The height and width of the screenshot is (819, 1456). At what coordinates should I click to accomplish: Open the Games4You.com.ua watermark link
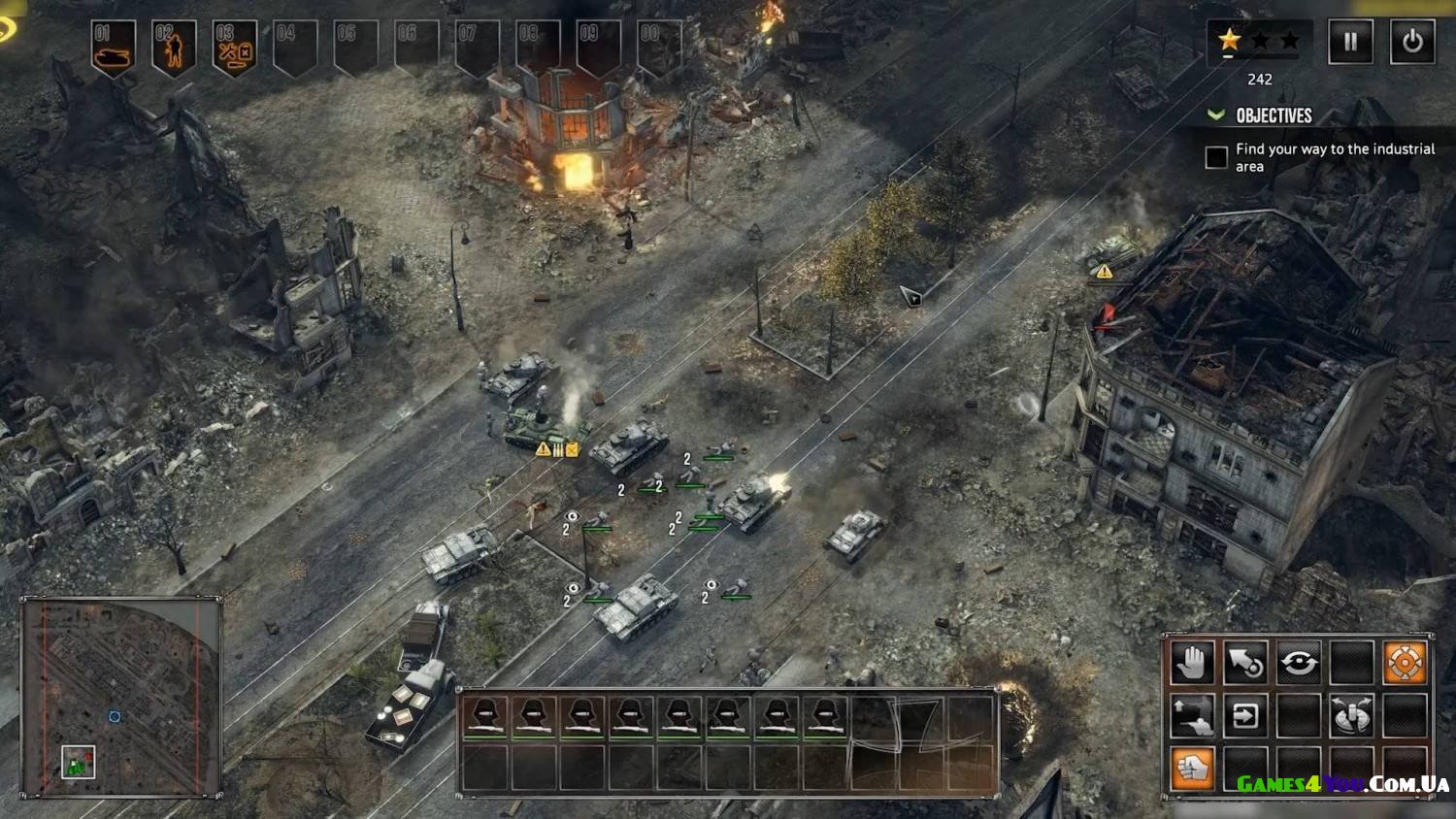pos(1342,784)
